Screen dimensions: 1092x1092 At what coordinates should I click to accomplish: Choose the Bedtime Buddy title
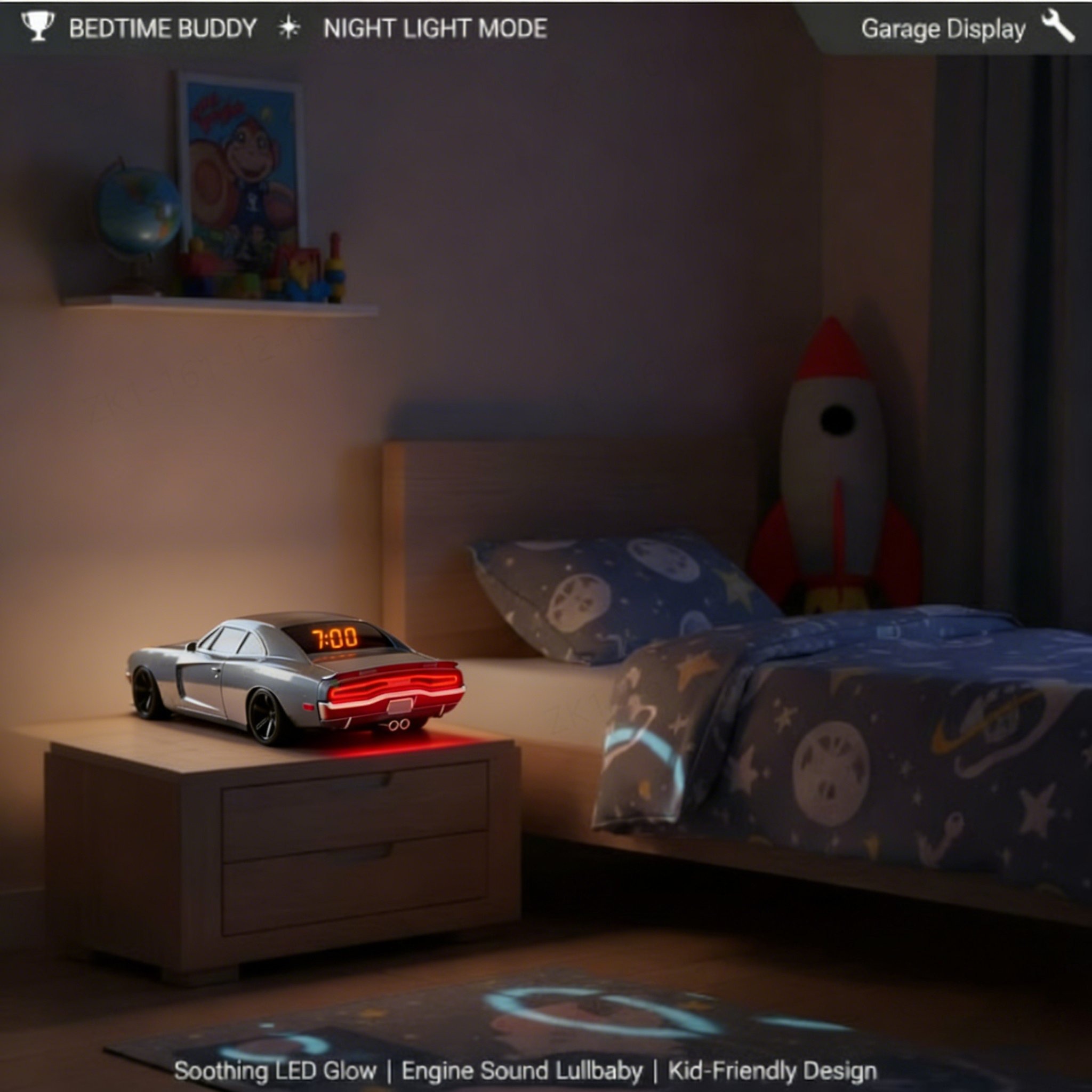[x=163, y=28]
